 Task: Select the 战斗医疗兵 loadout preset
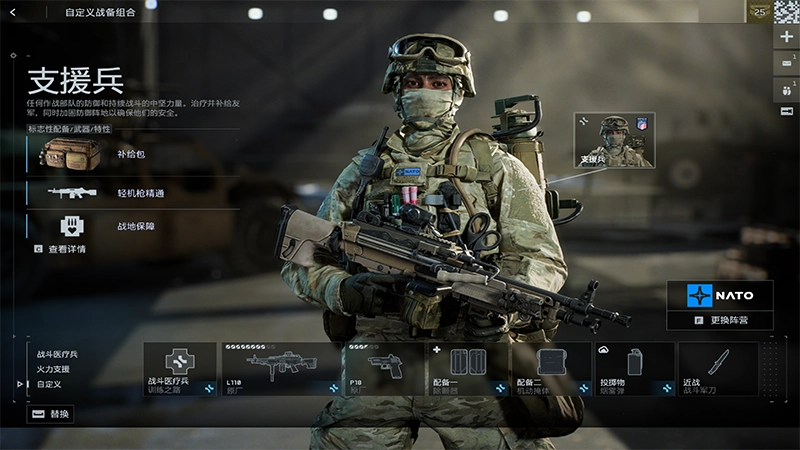pyautogui.click(x=57, y=354)
